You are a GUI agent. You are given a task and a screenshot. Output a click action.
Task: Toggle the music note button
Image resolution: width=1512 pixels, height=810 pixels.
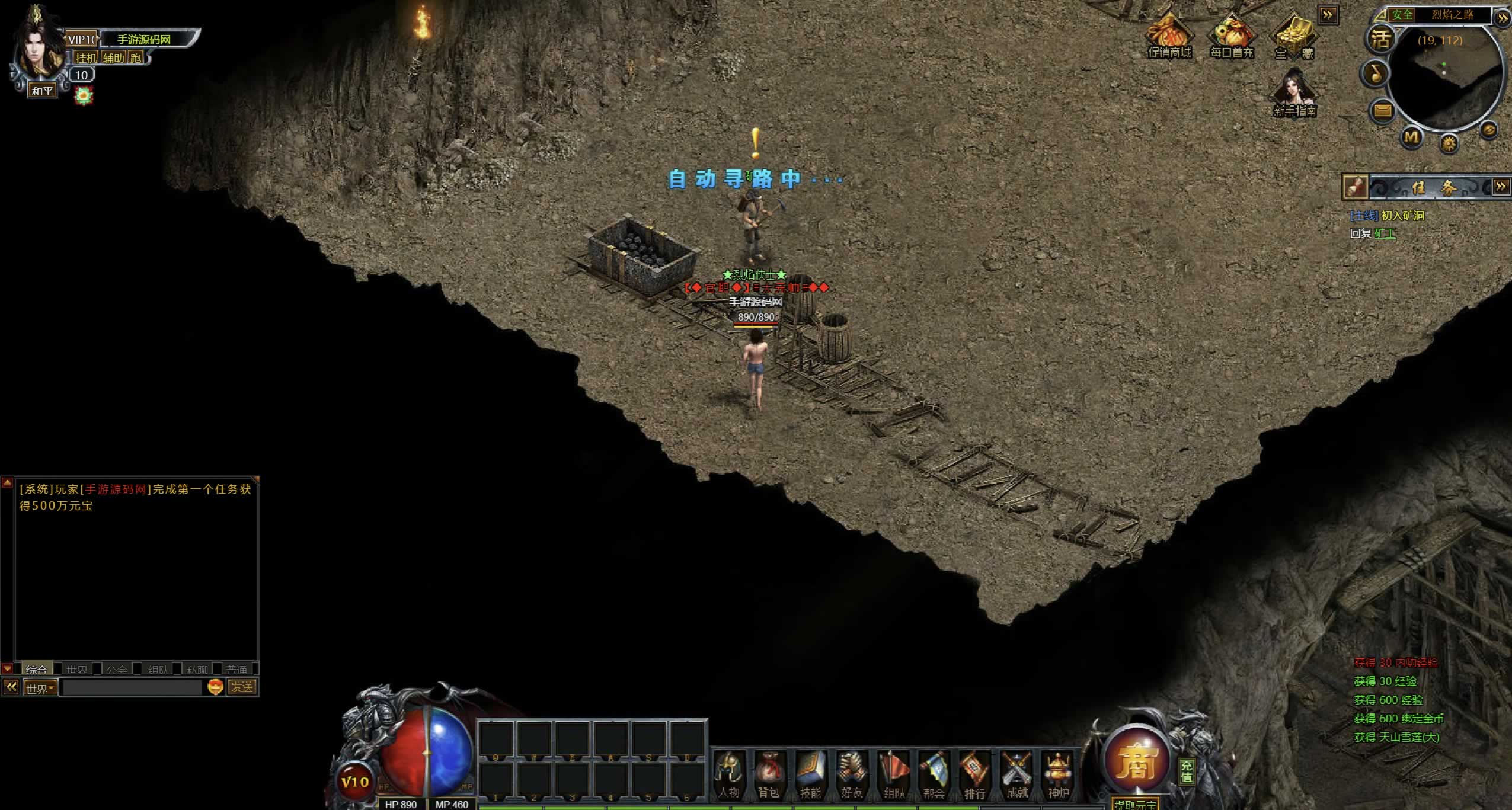[1376, 73]
